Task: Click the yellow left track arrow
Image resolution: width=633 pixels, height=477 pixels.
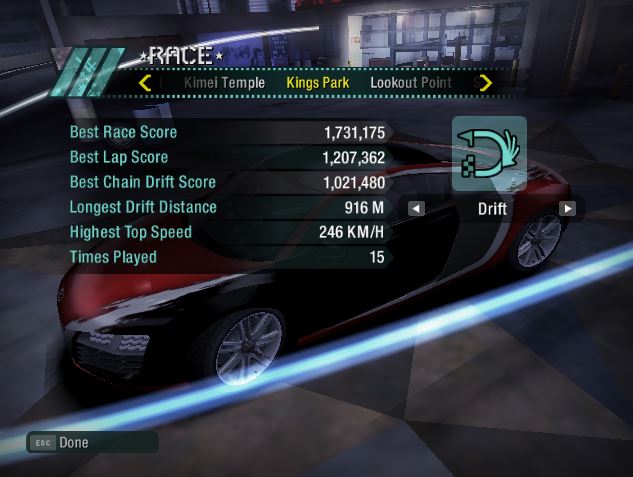Action: tap(146, 83)
